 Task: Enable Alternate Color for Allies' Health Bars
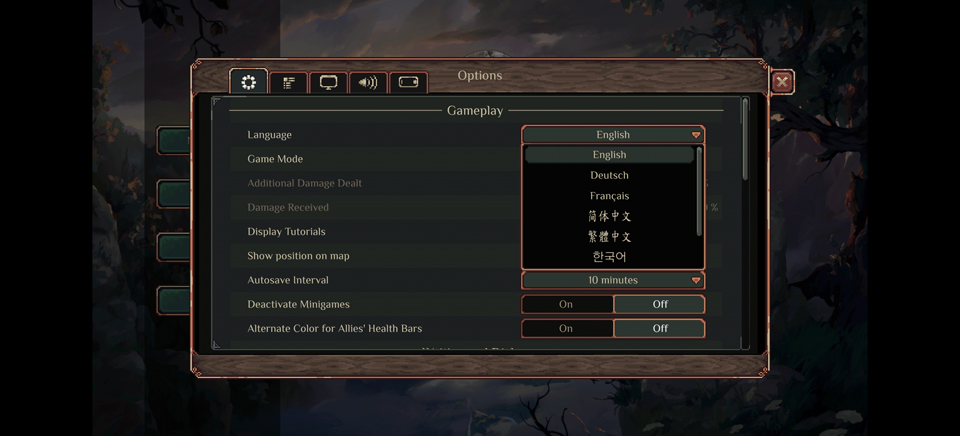pos(567,328)
